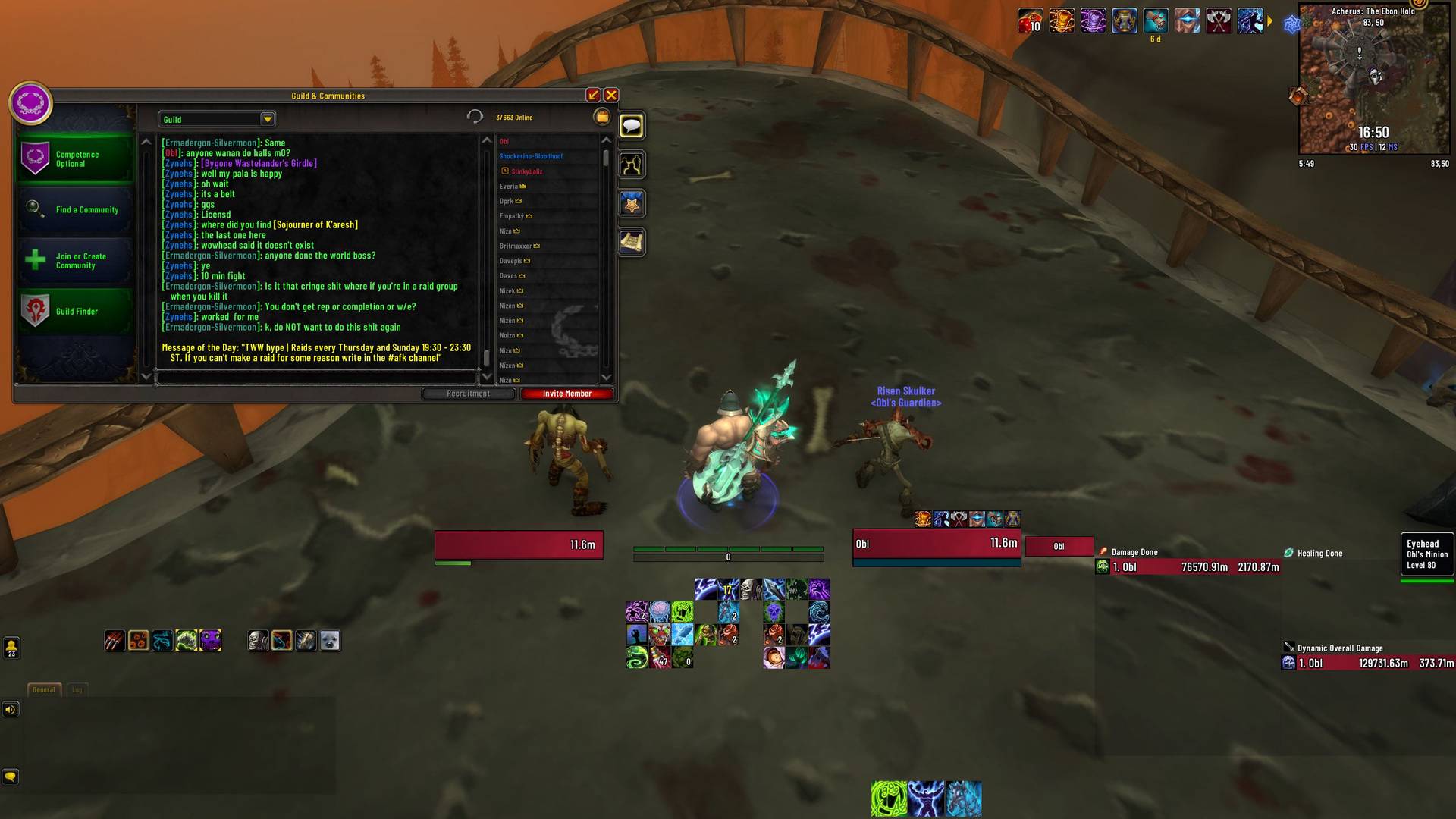The width and height of the screenshot is (1456, 819).
Task: Open the guild Info scroll icon tab
Action: tap(632, 241)
